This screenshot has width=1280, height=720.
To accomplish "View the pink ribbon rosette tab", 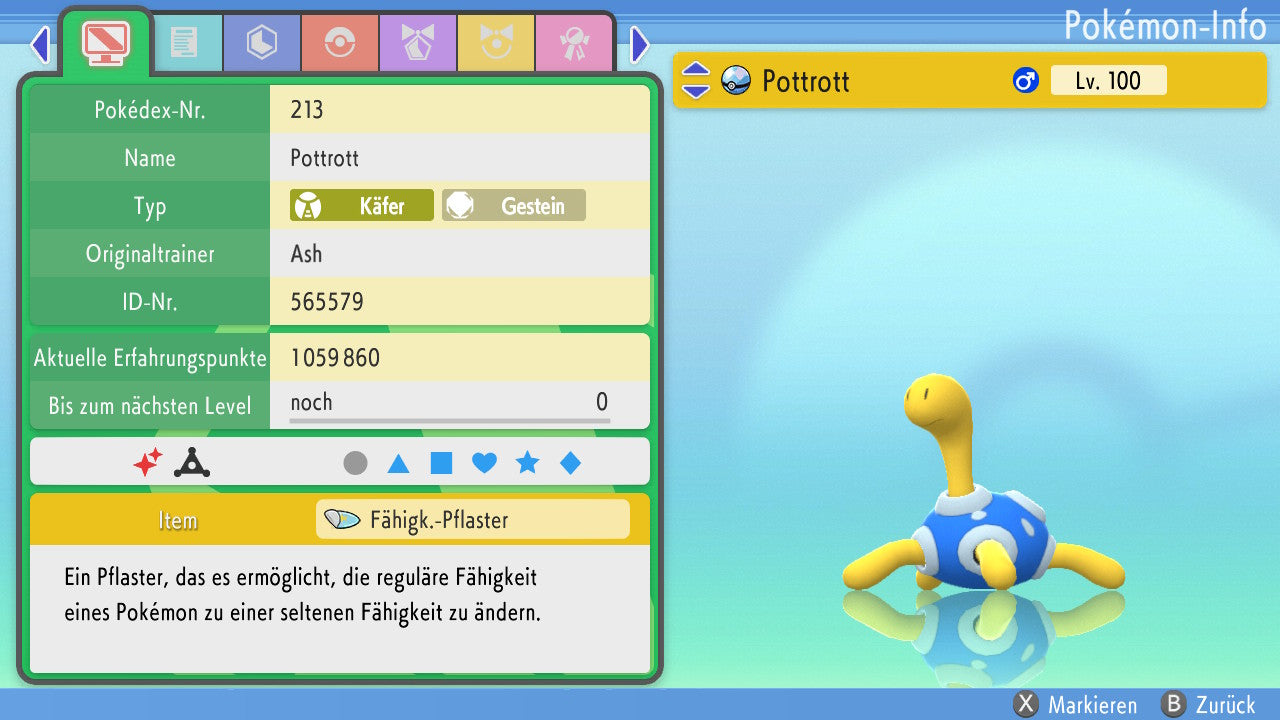I will click(573, 44).
